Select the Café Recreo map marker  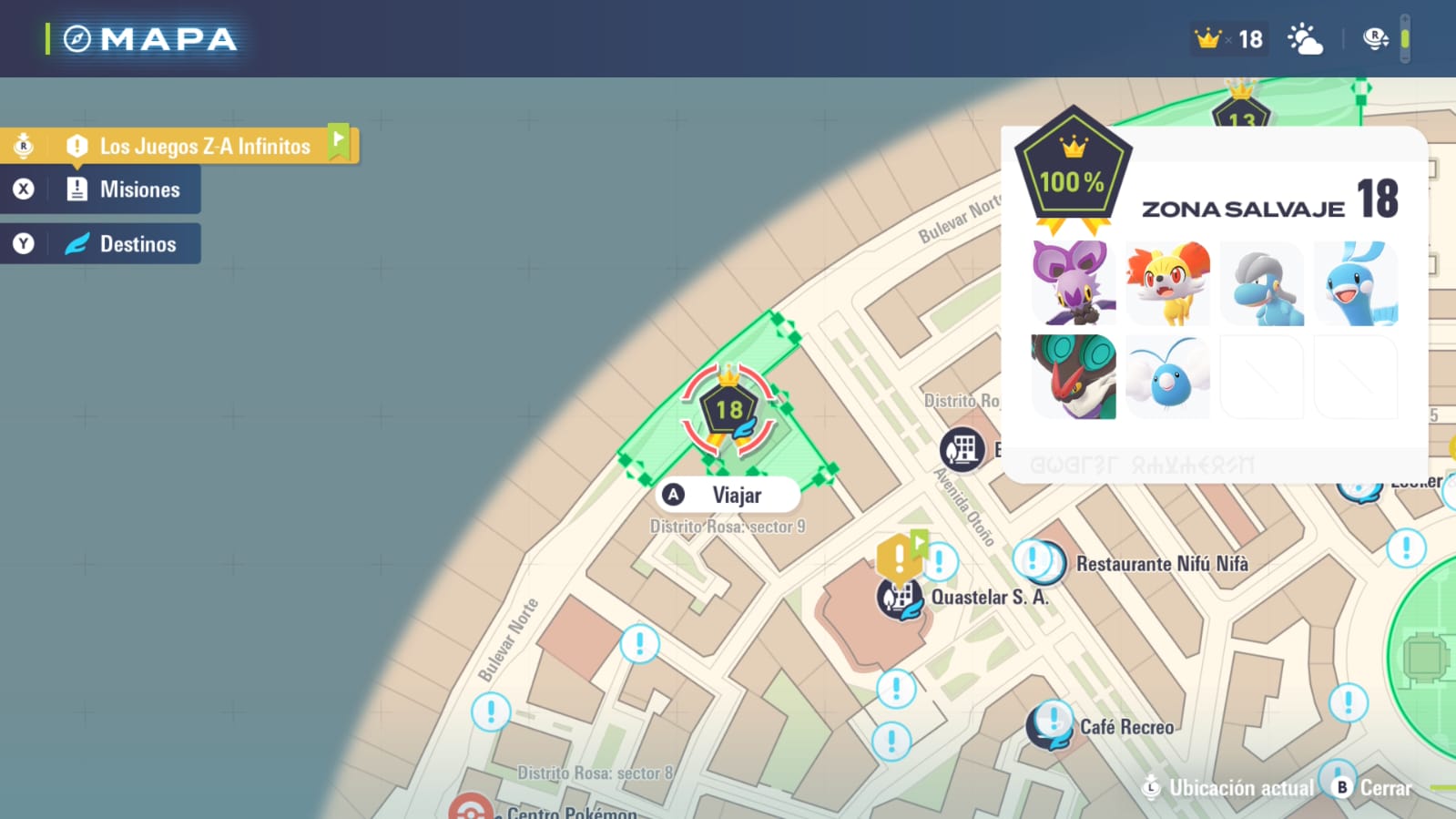tap(1052, 726)
